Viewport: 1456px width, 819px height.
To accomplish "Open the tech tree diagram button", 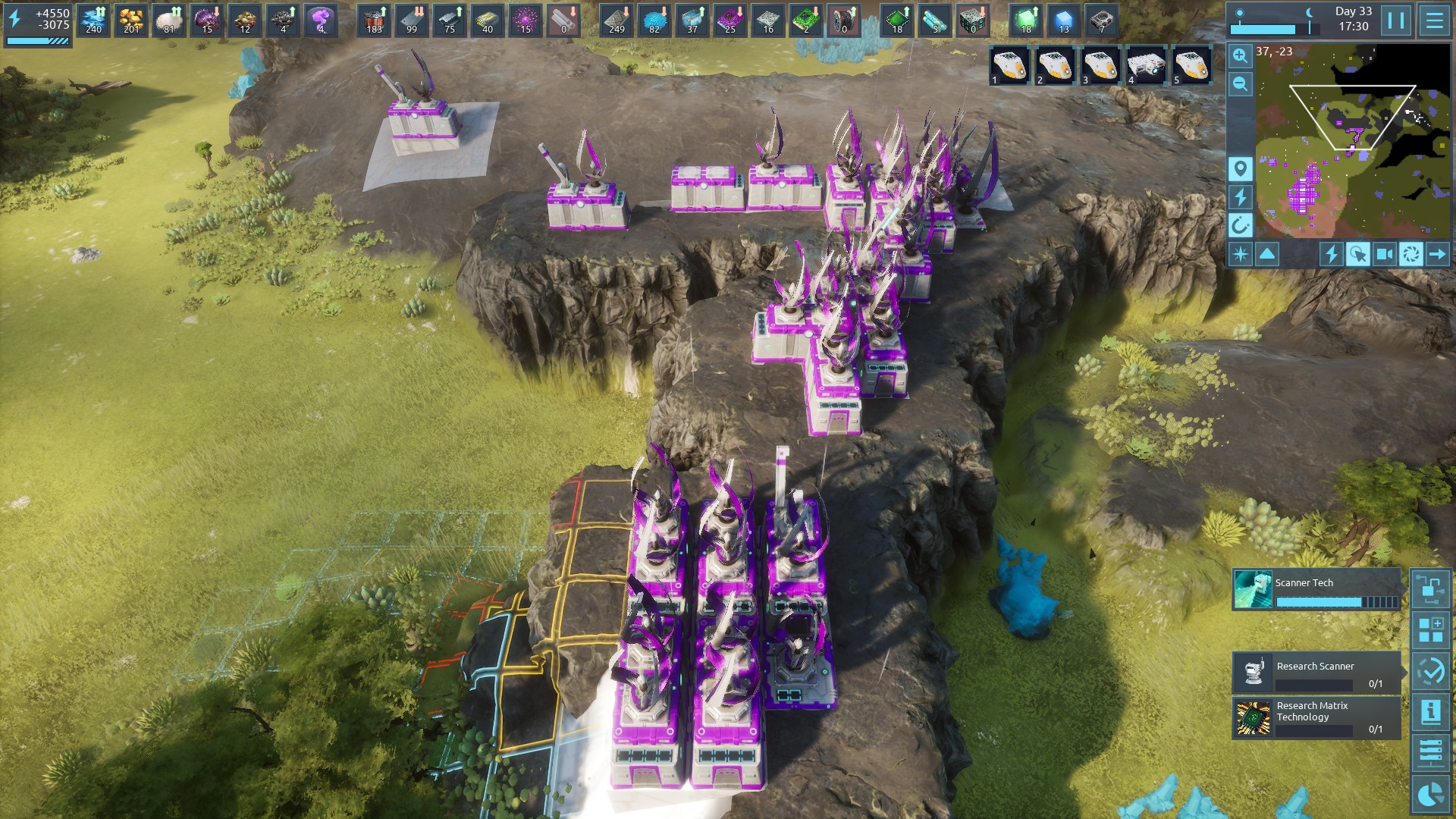I will tap(1431, 589).
